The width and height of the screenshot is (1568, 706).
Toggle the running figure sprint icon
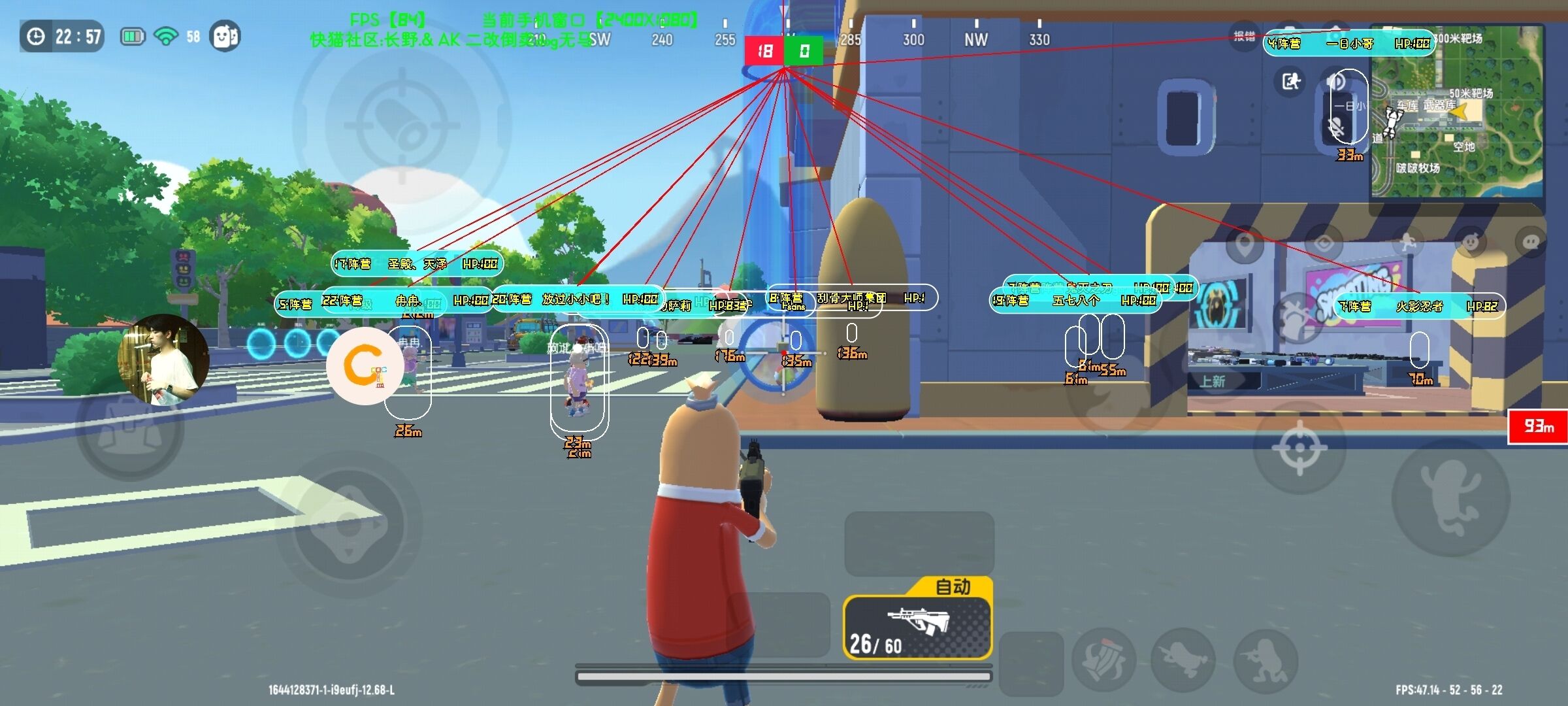point(1407,243)
